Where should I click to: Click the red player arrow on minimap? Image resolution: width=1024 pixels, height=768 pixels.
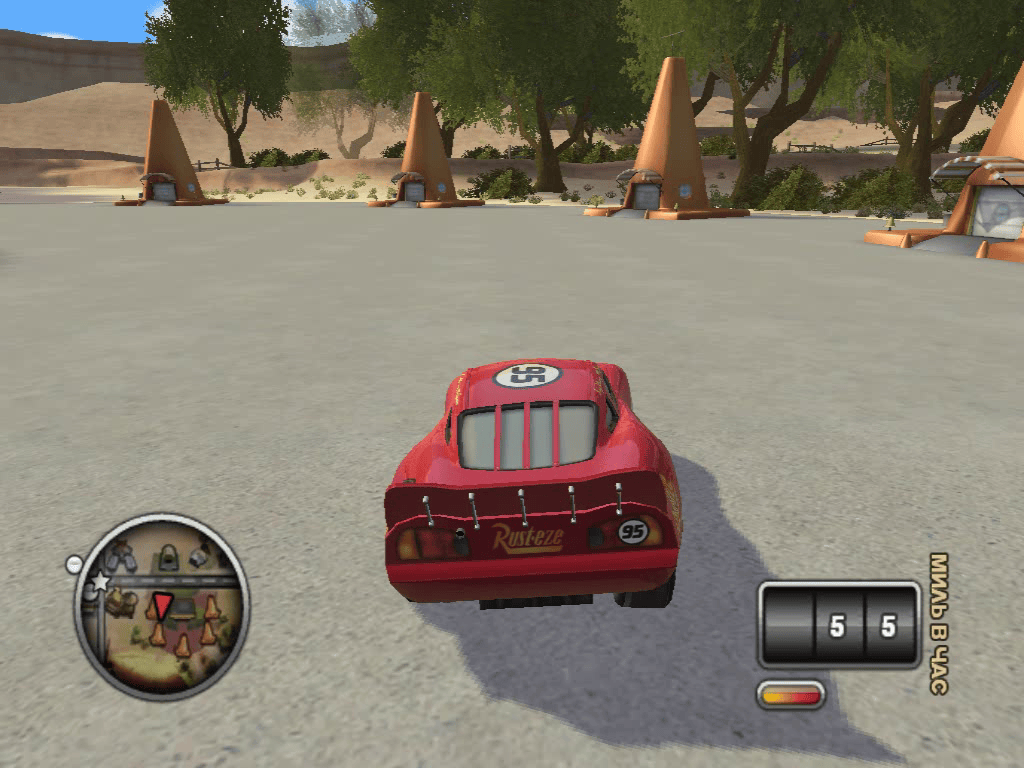click(162, 604)
